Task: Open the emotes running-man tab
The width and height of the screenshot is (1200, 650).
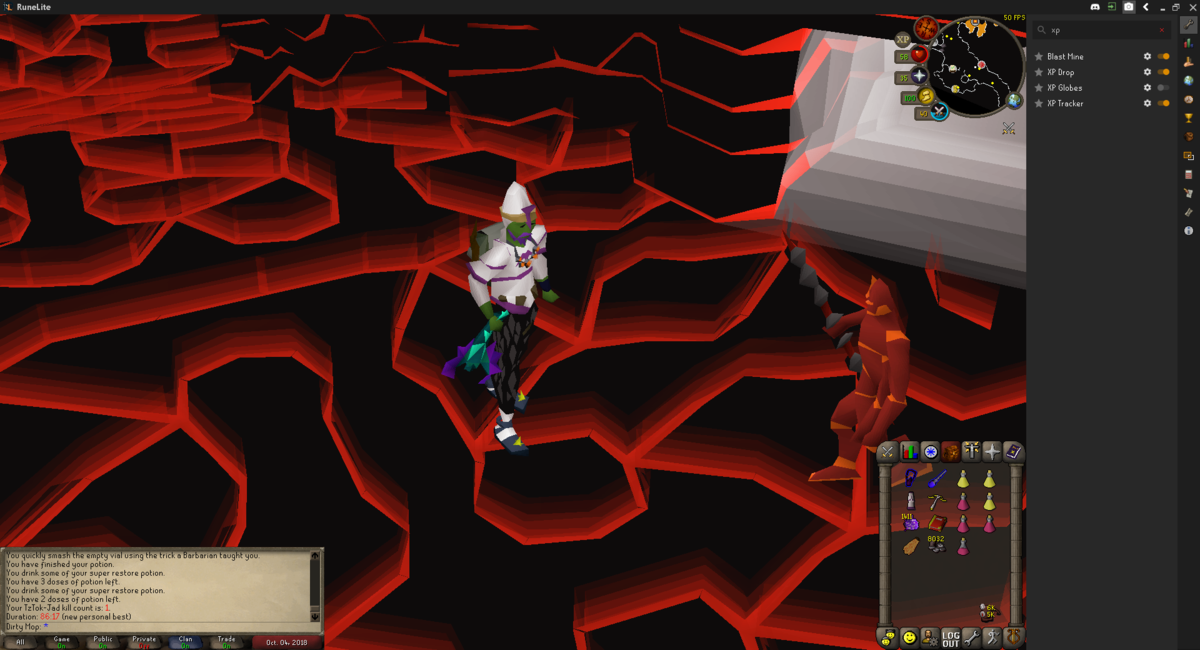Action: (x=992, y=637)
